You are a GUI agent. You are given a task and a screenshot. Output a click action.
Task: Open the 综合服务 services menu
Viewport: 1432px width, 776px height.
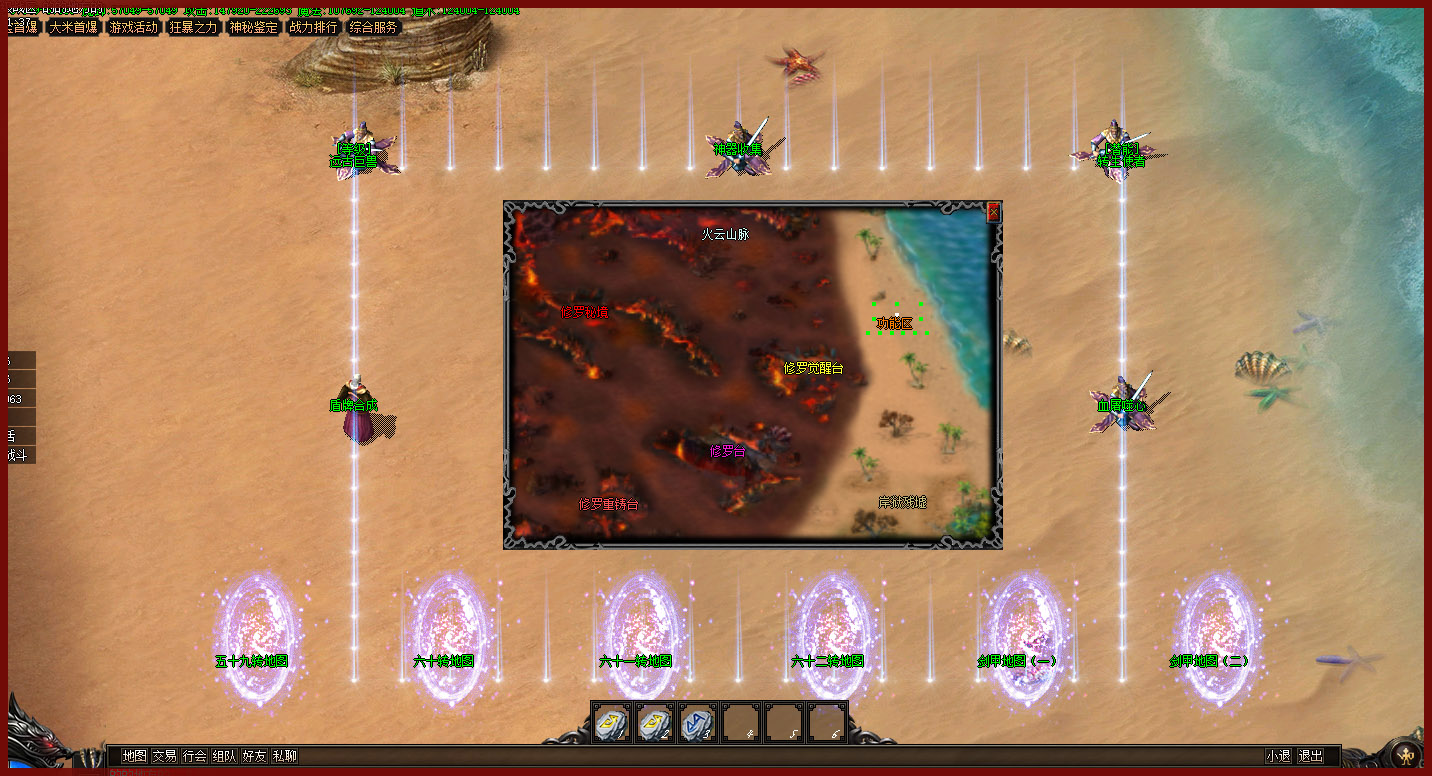(x=374, y=27)
